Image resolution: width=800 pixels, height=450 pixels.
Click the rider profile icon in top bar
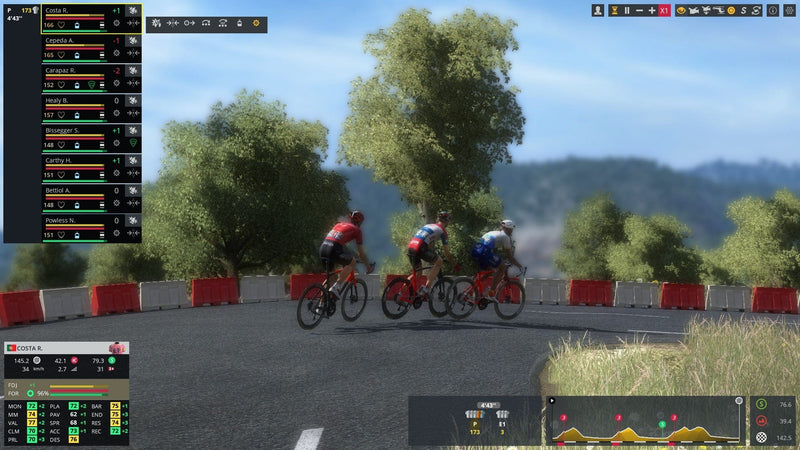[598, 10]
